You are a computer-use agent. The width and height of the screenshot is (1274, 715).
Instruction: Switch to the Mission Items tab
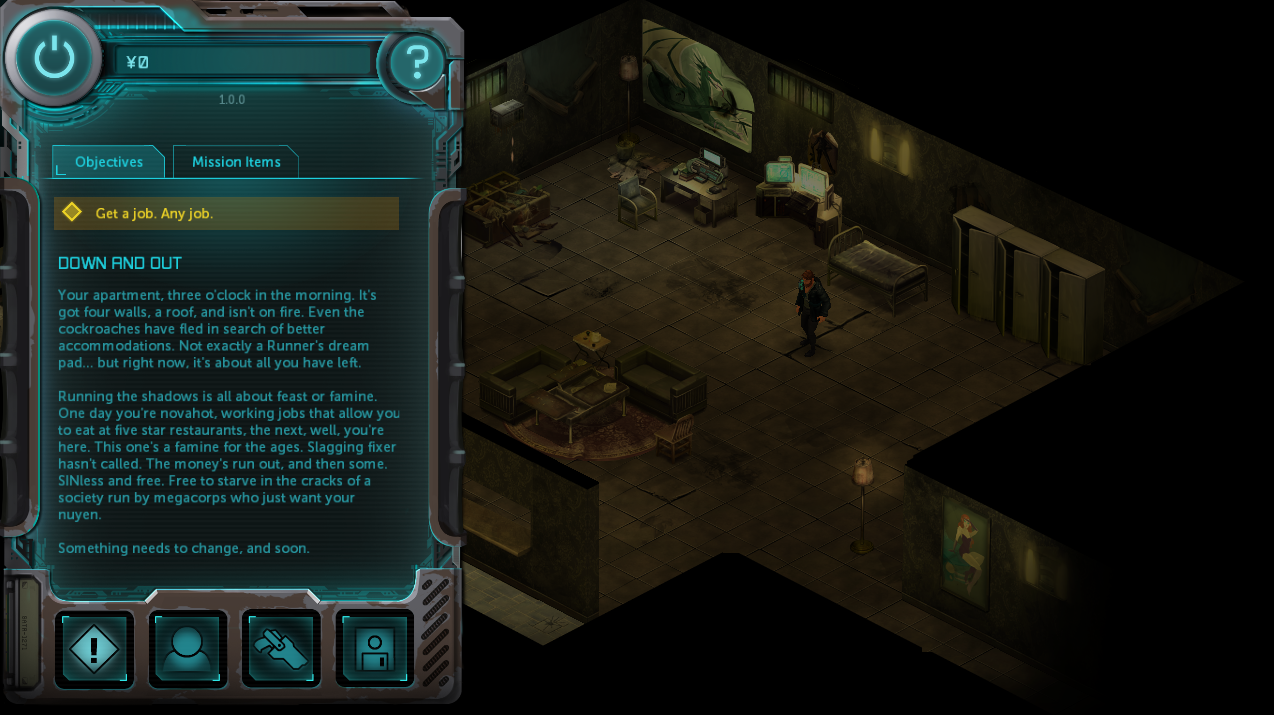pyautogui.click(x=236, y=162)
